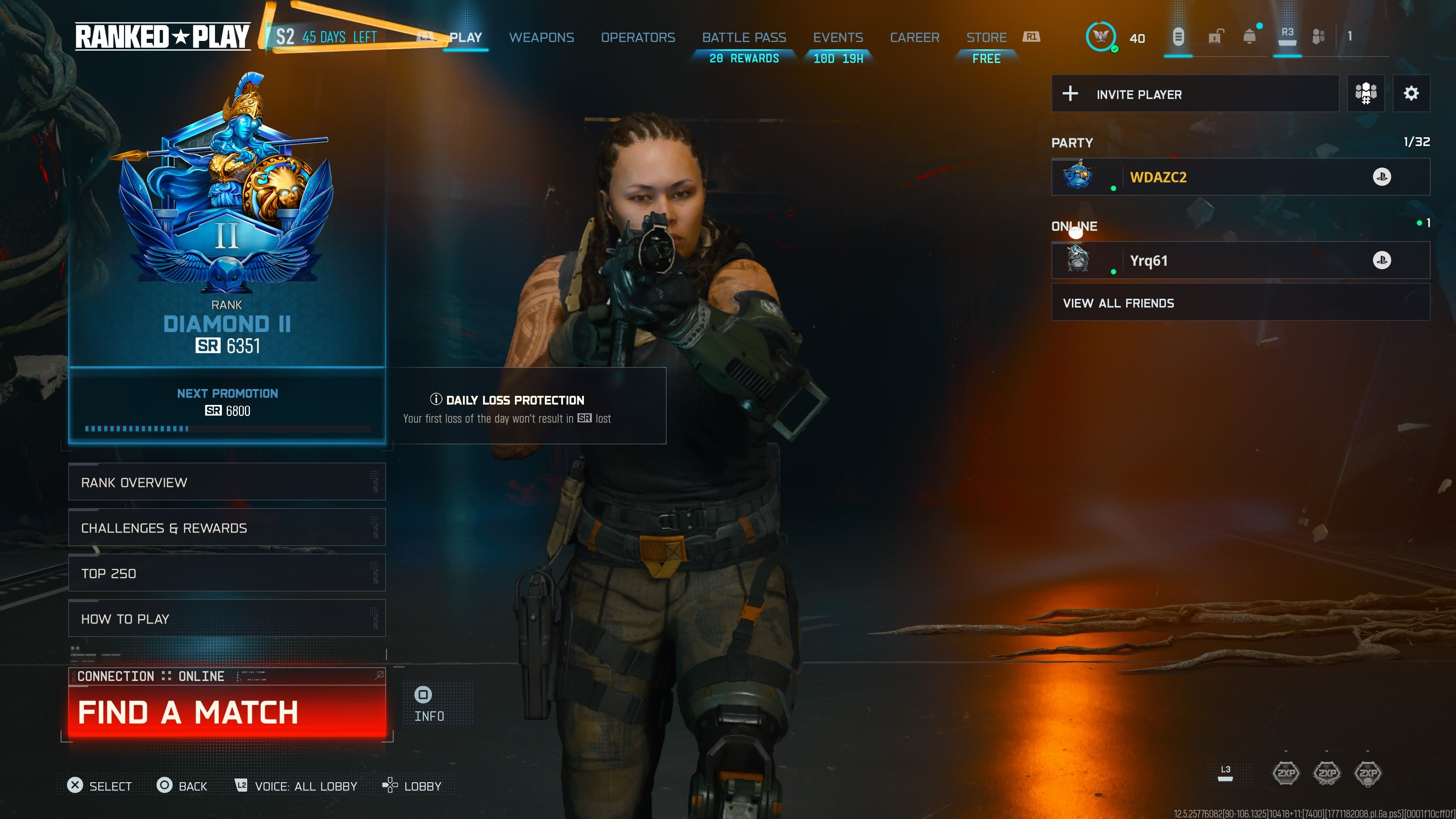Open the Rank Overview menu
Screen dimensions: 1456x819
227,482
